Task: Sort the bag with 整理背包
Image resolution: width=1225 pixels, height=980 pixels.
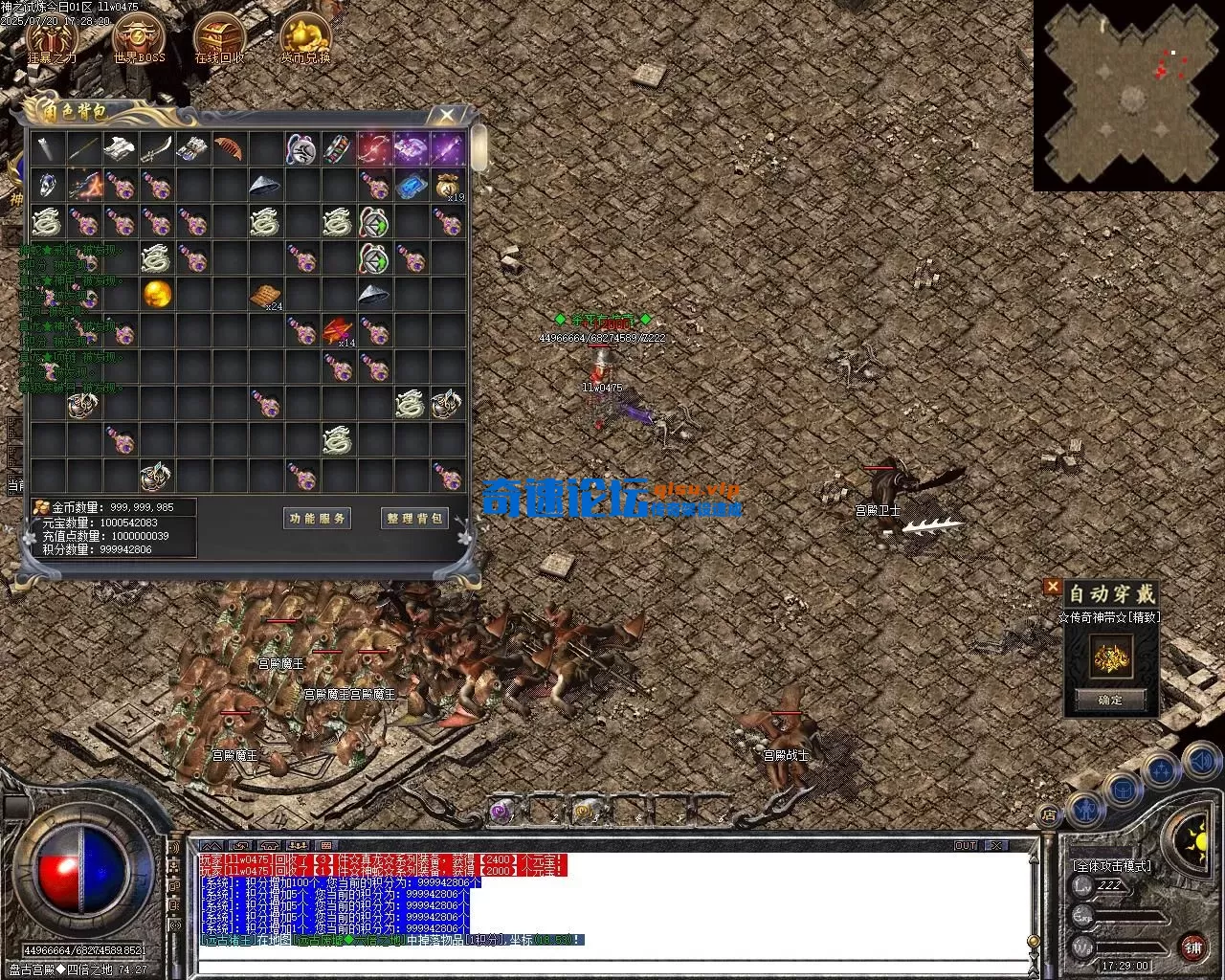Action: [414, 518]
